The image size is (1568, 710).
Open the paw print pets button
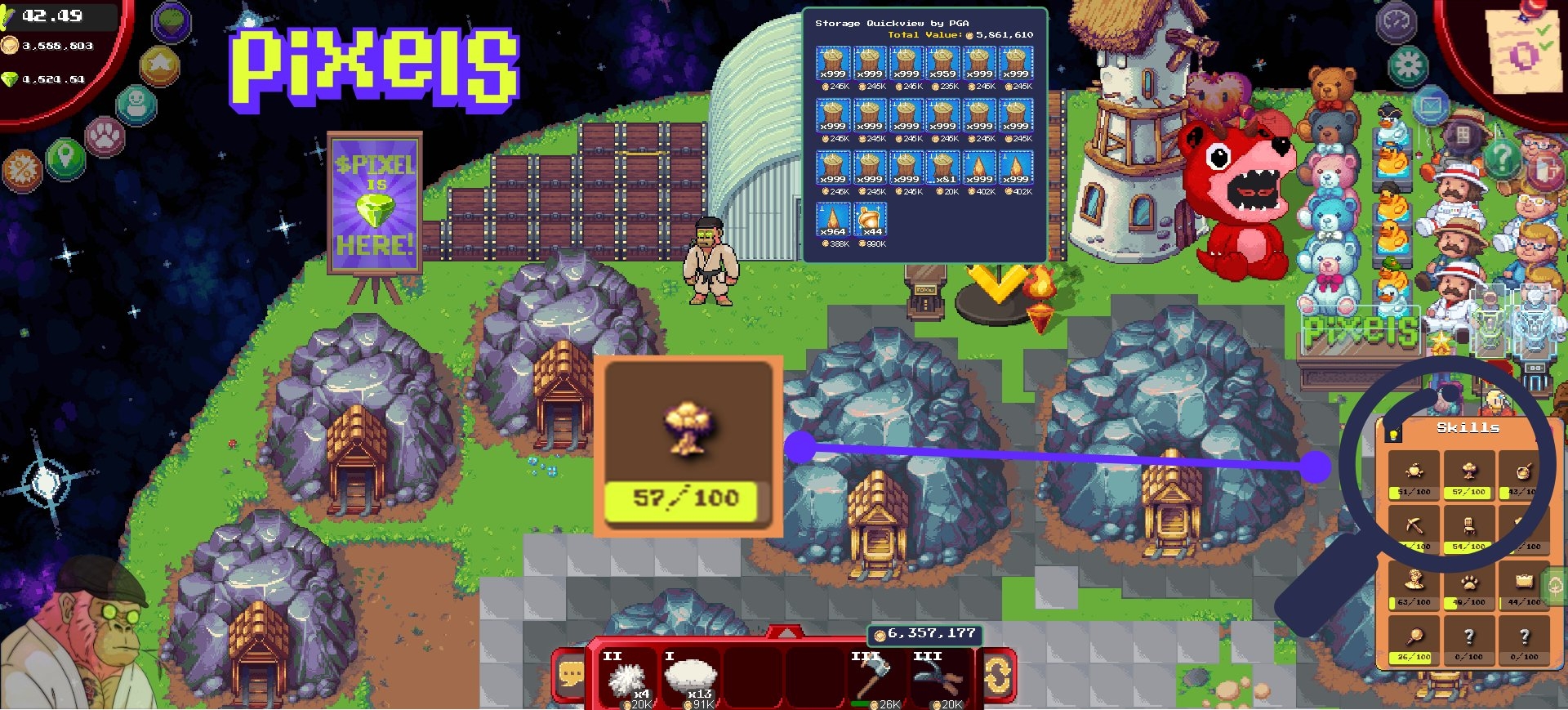click(105, 136)
